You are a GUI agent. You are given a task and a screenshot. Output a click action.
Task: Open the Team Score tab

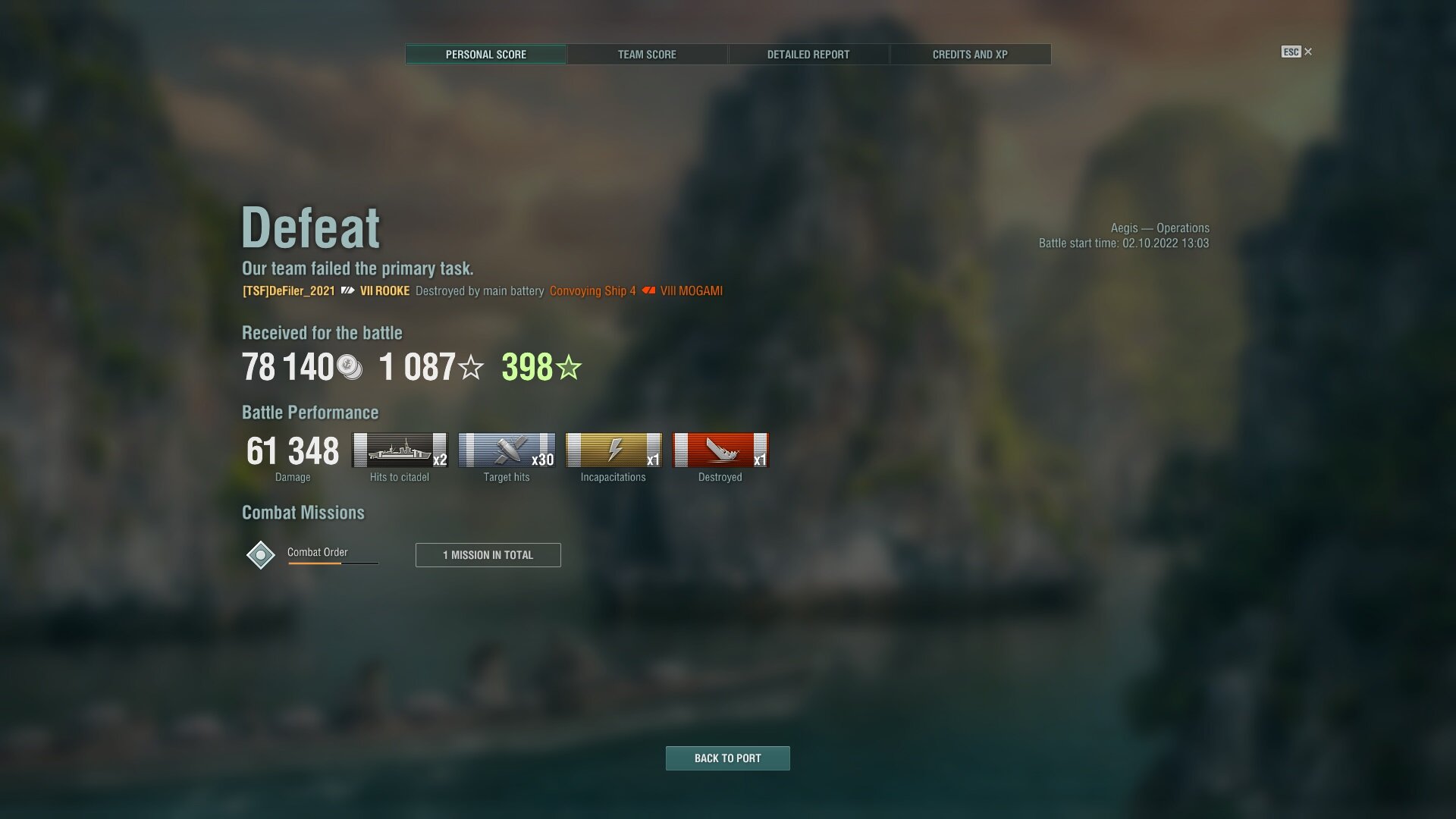click(x=647, y=55)
